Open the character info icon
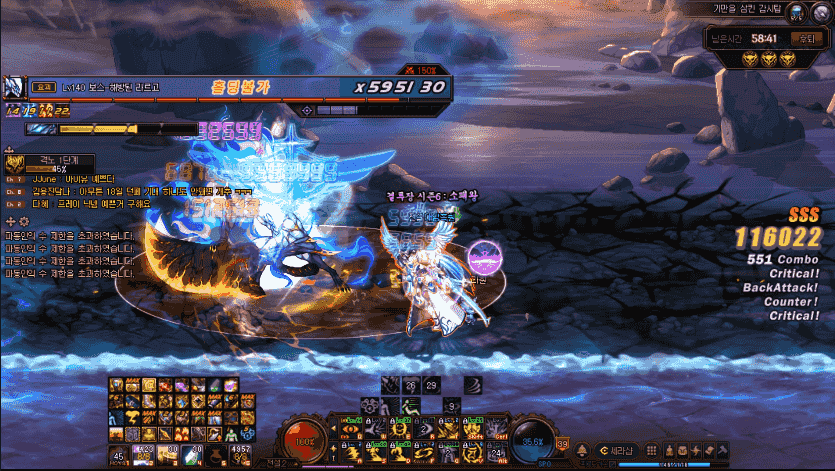The image size is (835, 471). click(x=670, y=450)
